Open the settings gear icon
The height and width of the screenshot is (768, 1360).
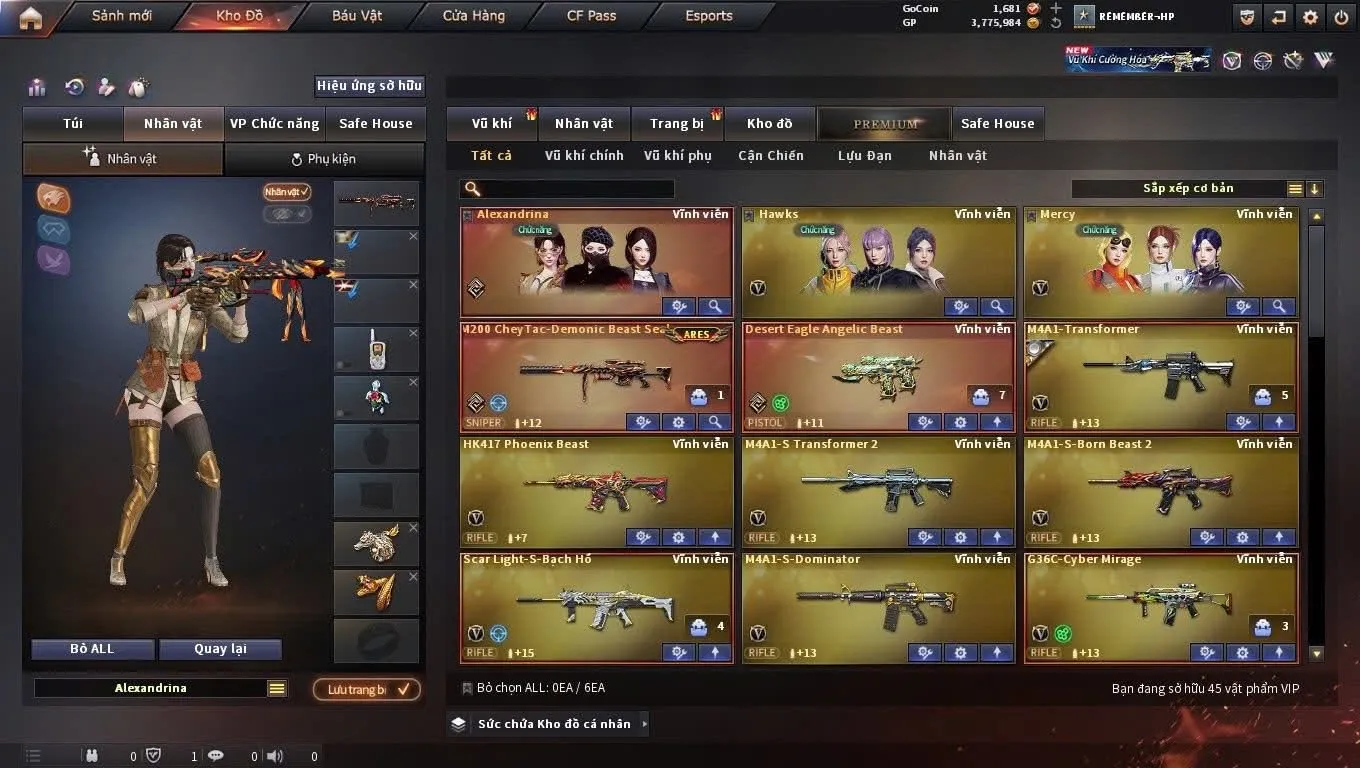click(x=1310, y=17)
